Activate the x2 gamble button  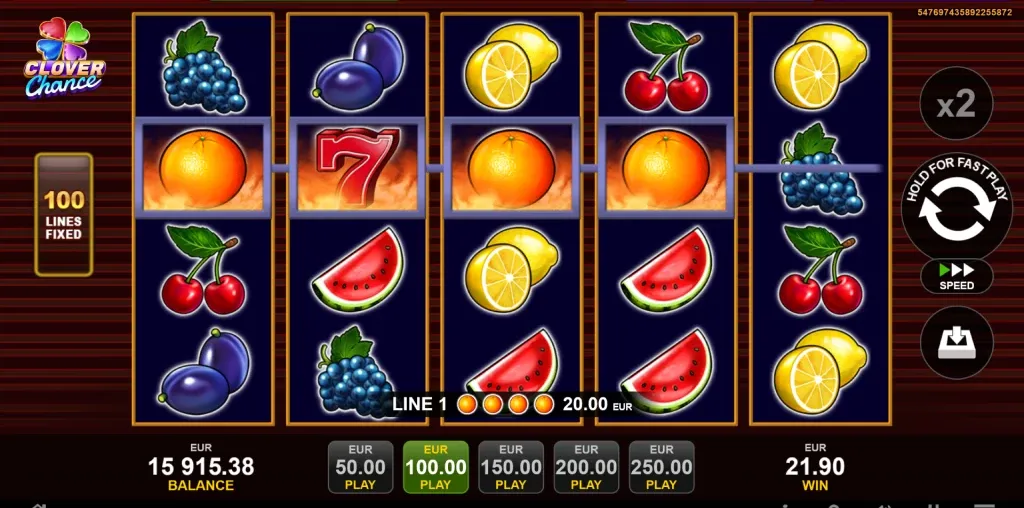957,104
